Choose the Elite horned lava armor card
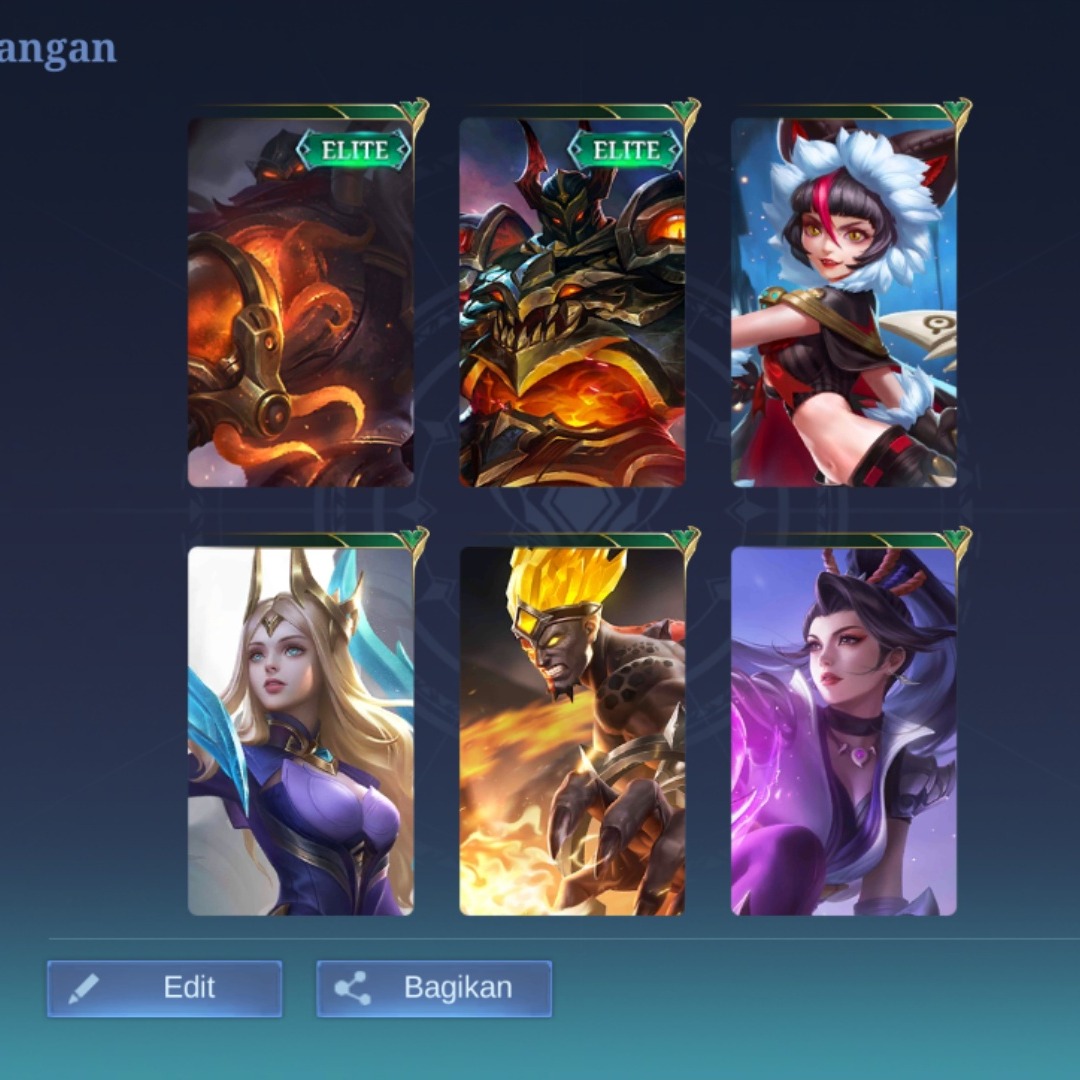1080x1080 pixels. 572,302
